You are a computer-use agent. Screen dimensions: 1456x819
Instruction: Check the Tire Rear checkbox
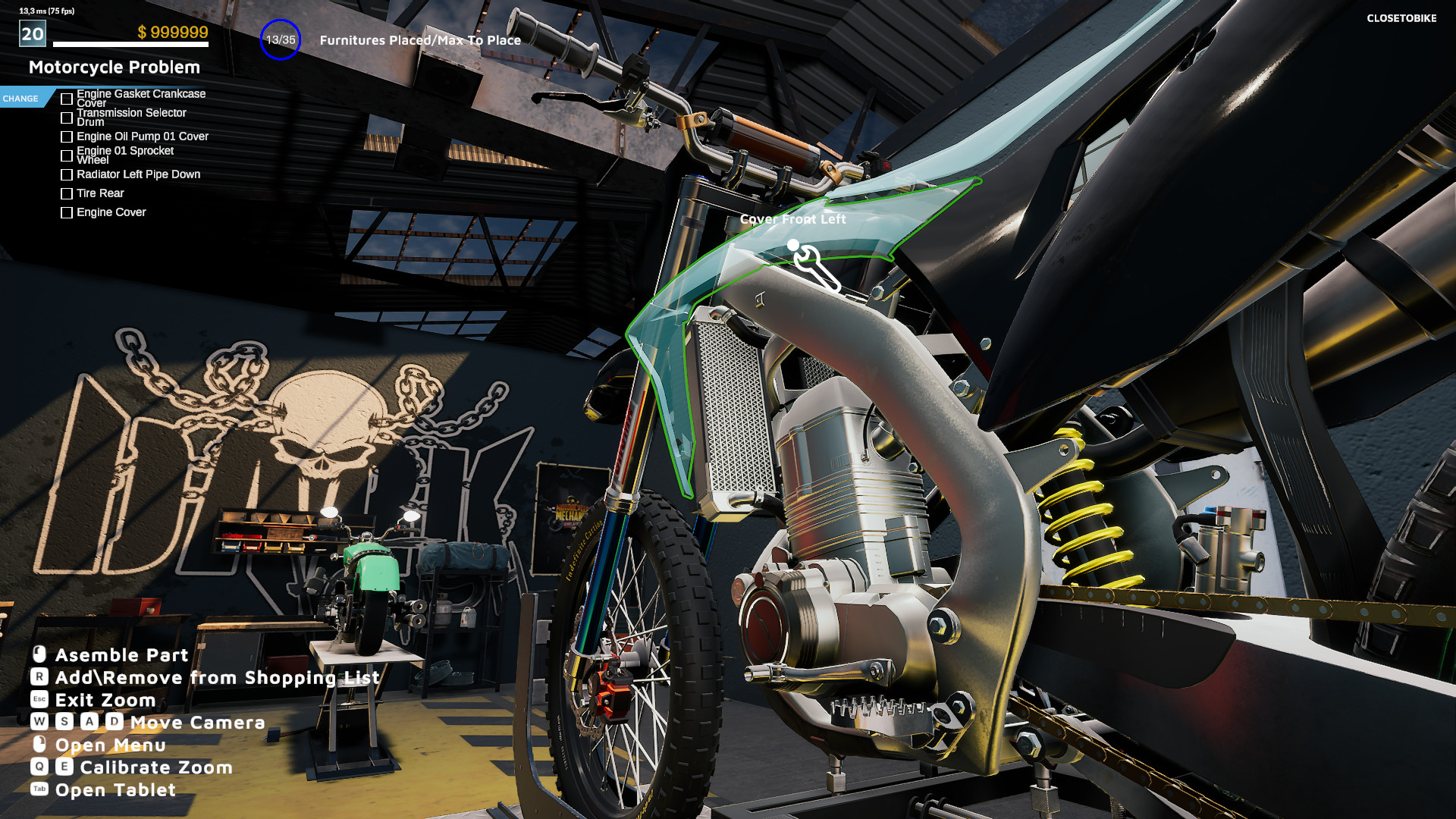coord(67,193)
